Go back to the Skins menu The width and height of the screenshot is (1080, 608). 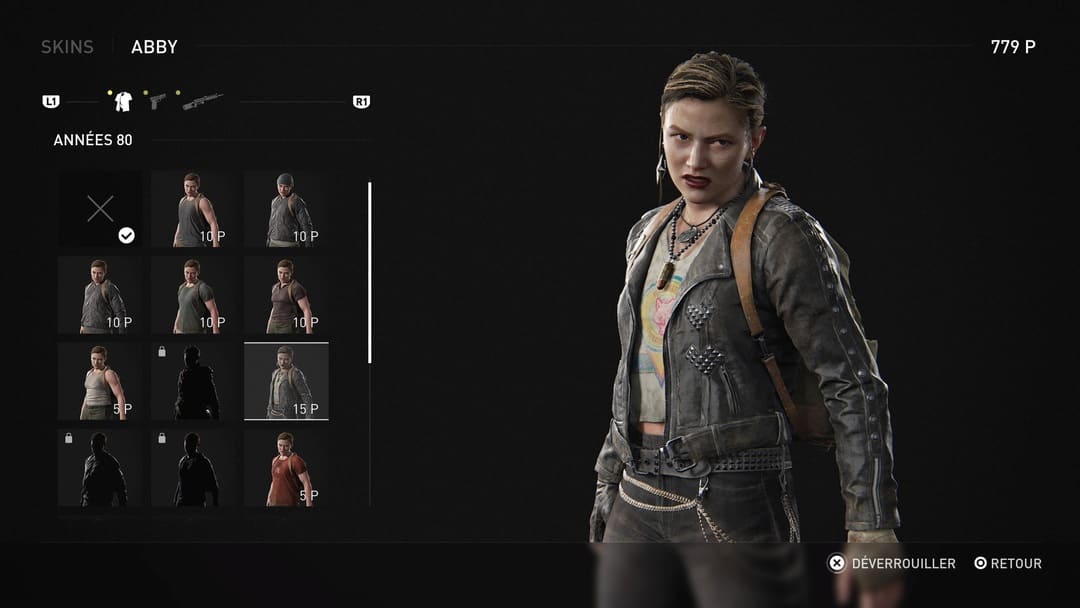tap(67, 47)
